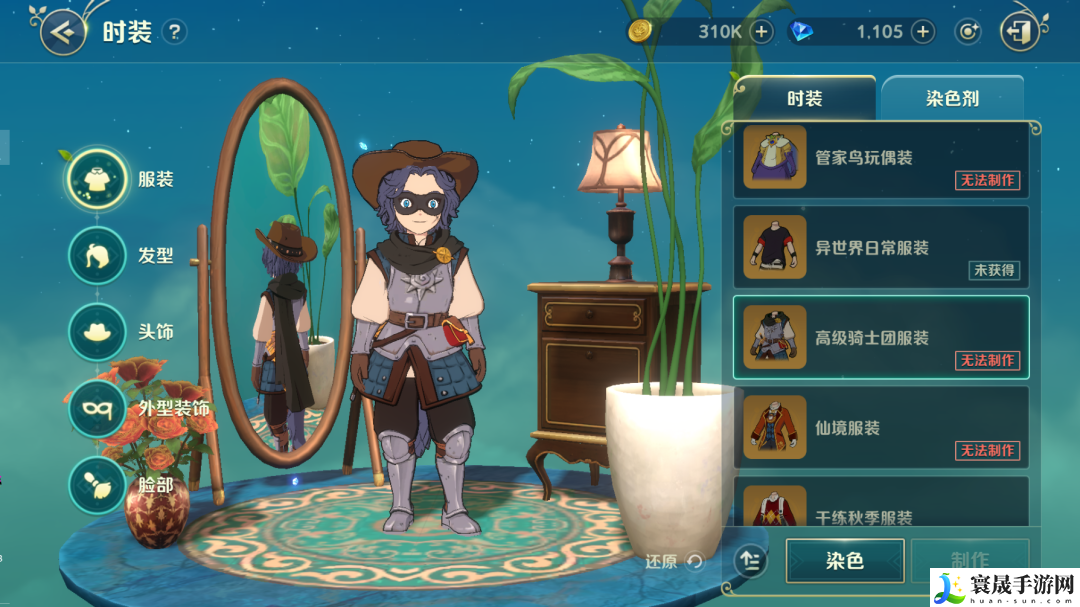Click the exit door icon
Viewport: 1080px width, 607px height.
click(1019, 32)
